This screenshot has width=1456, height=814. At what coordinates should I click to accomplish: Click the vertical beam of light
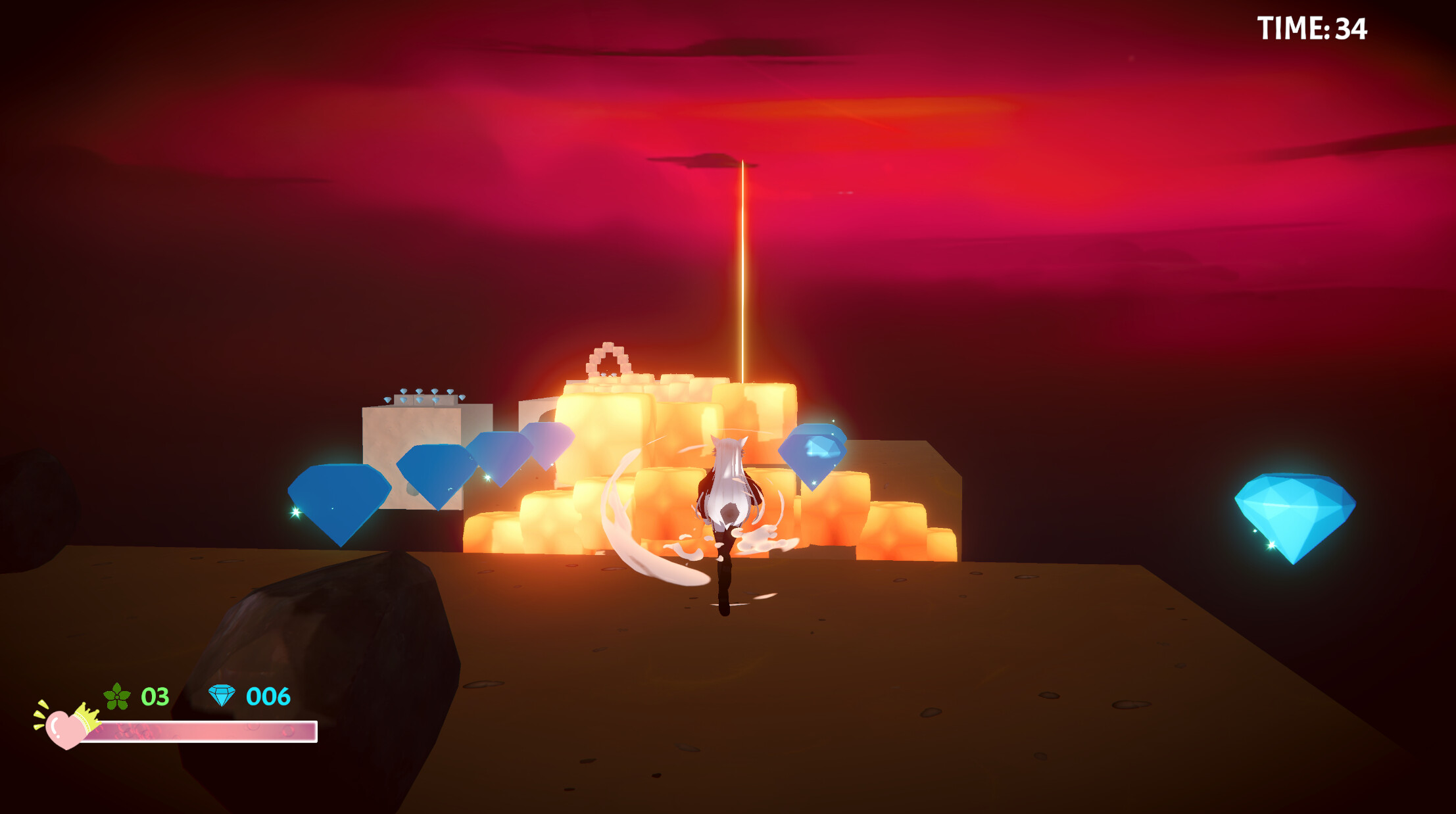click(x=743, y=263)
